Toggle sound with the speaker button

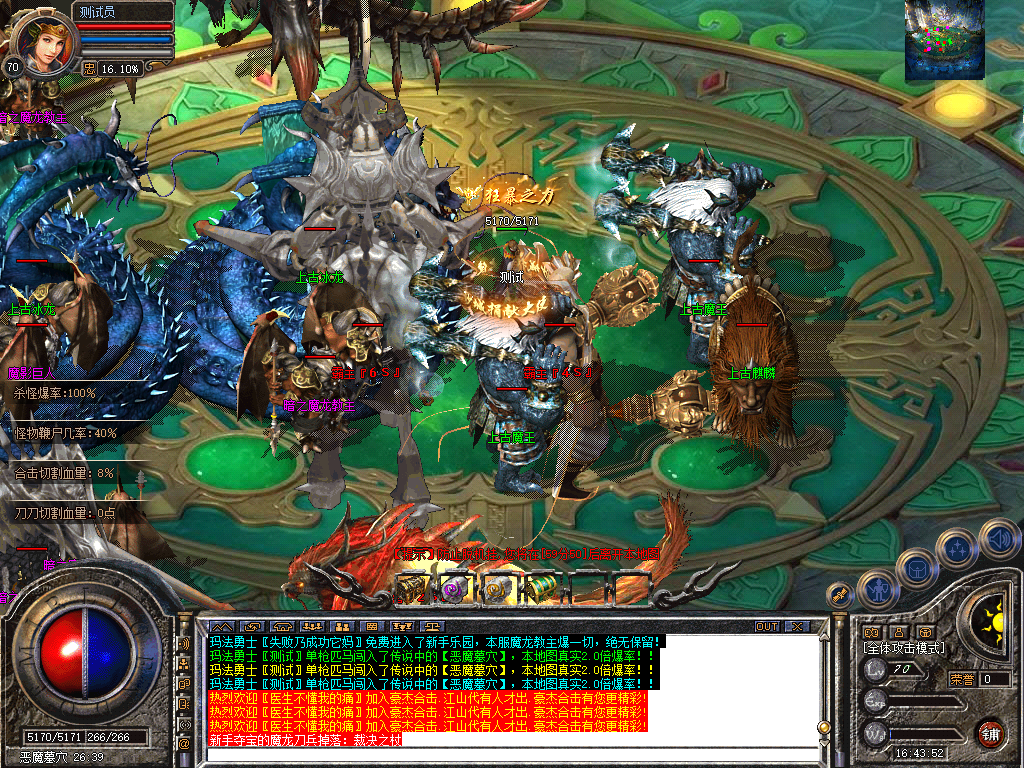click(998, 537)
